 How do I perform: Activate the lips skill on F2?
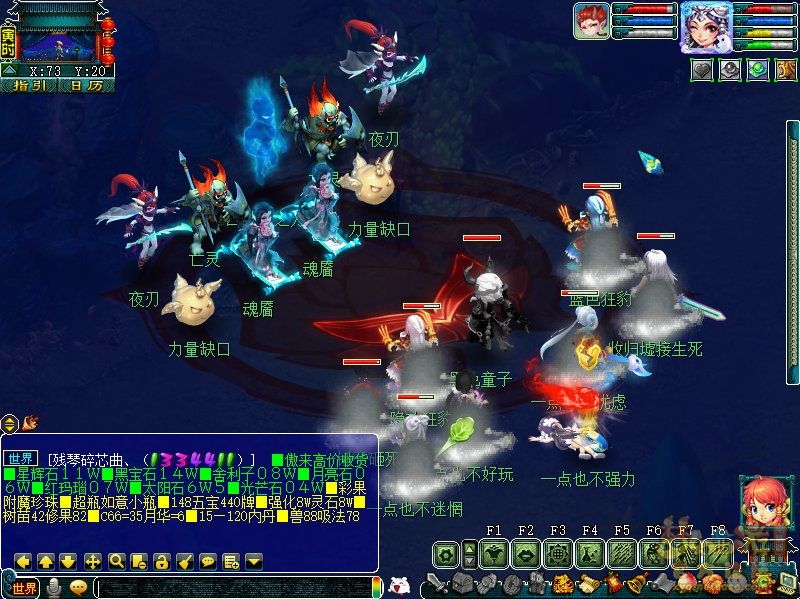click(x=525, y=552)
